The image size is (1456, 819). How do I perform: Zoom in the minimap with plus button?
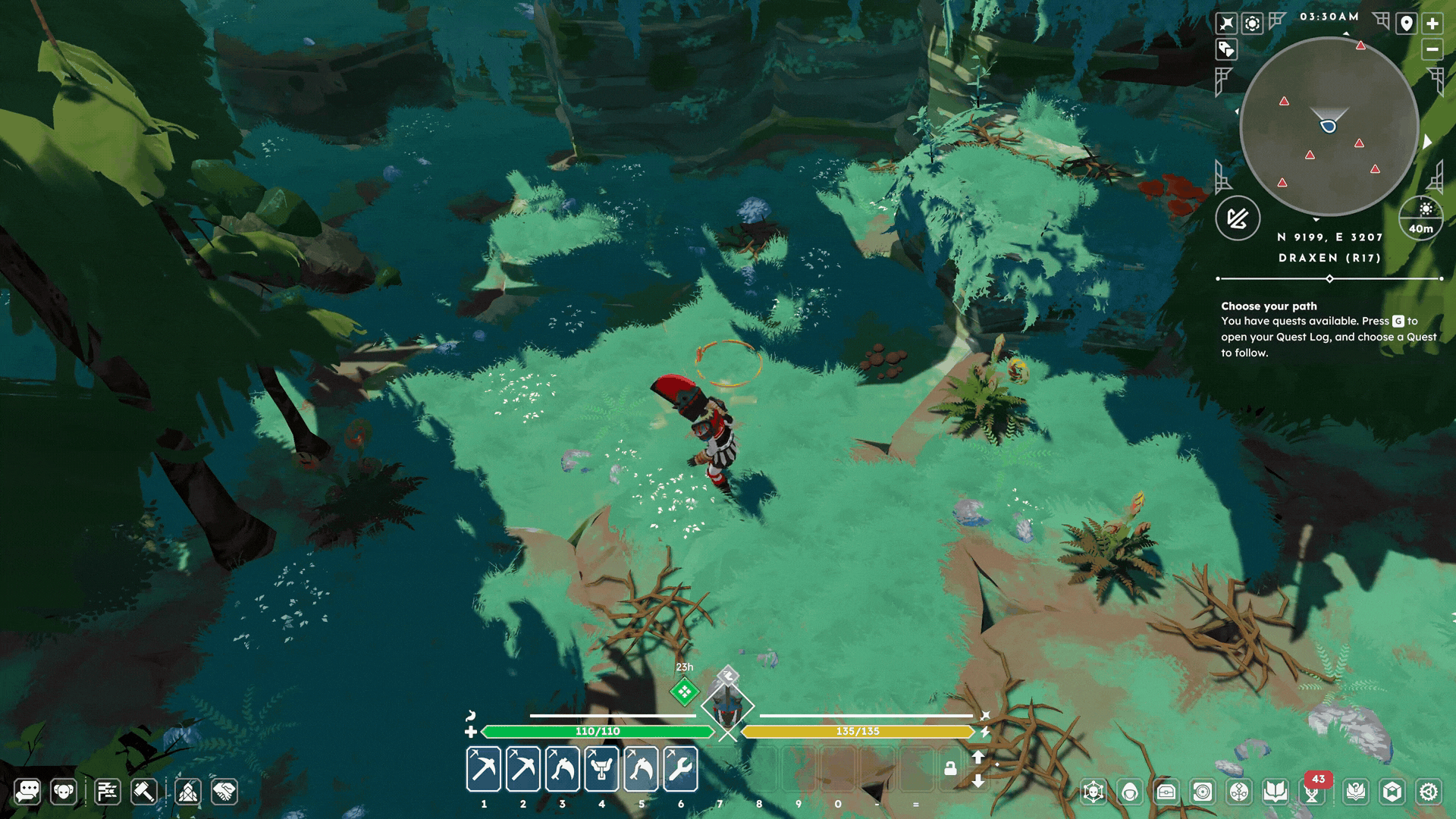coord(1432,24)
